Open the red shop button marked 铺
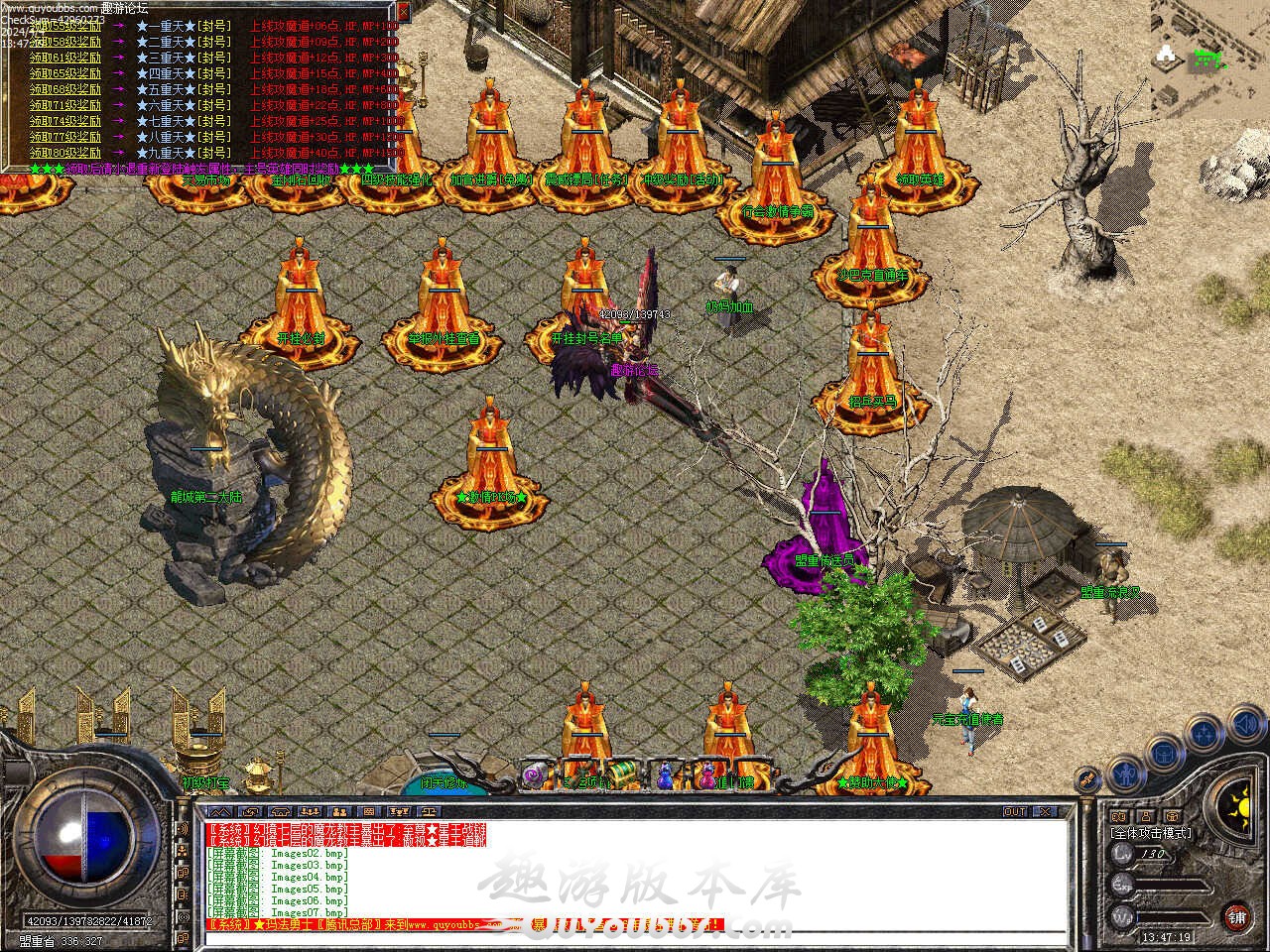This screenshot has width=1270, height=952. tap(1236, 914)
